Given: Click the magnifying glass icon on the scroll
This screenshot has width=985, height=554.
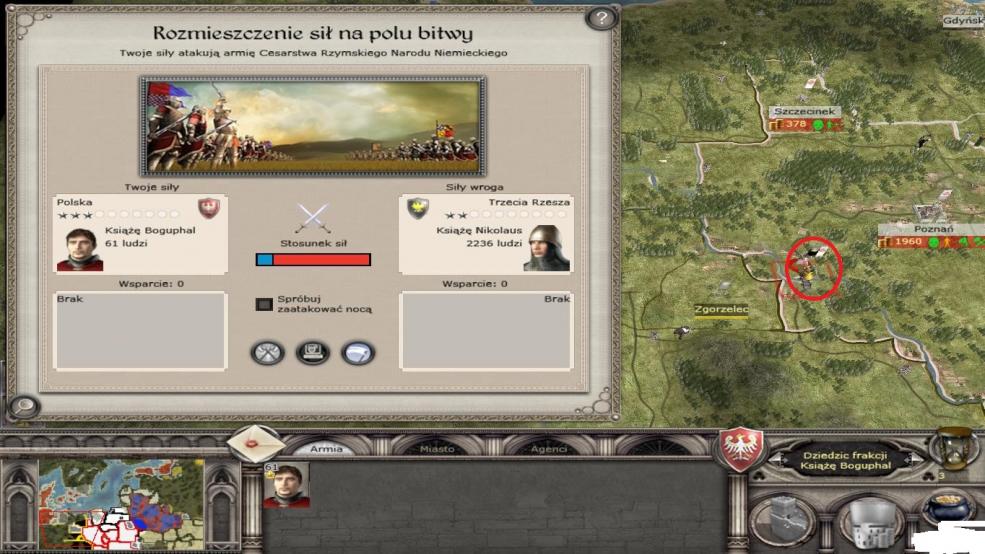Looking at the screenshot, I should pos(22,407).
